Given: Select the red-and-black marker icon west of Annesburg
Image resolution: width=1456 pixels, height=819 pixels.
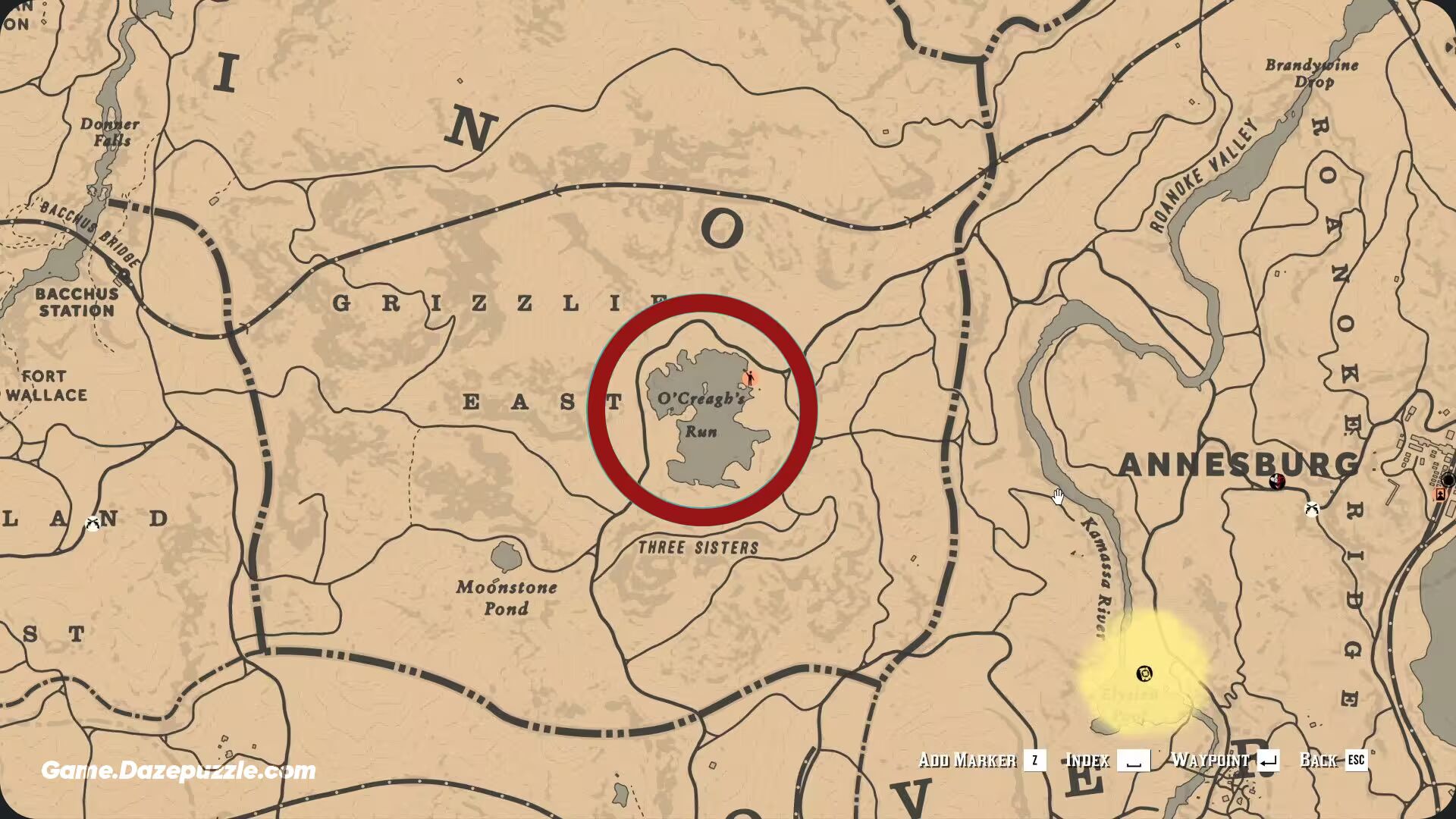Looking at the screenshot, I should tap(1276, 482).
